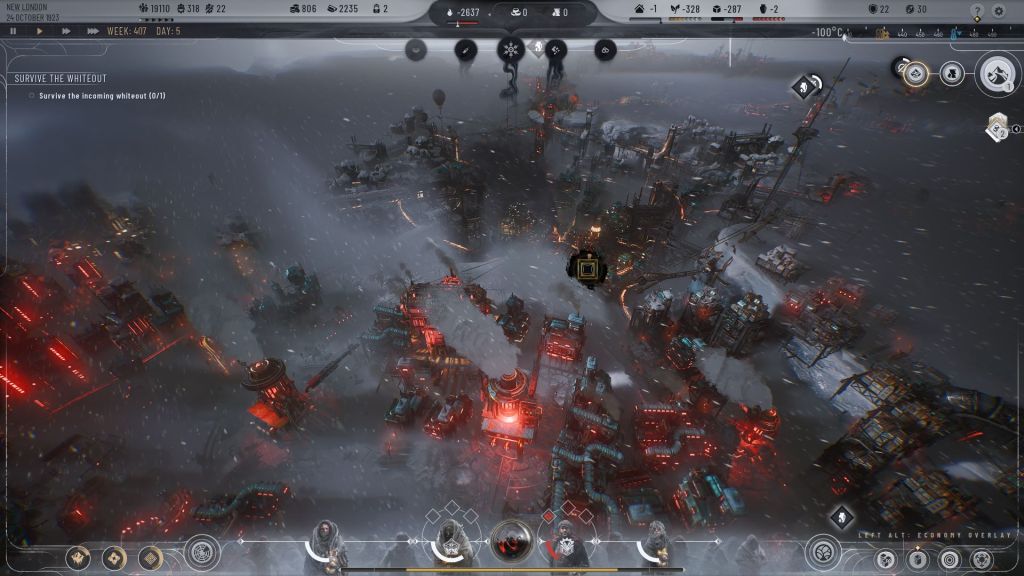Open the help question mark button
This screenshot has height=576, width=1024.
[x=977, y=11]
